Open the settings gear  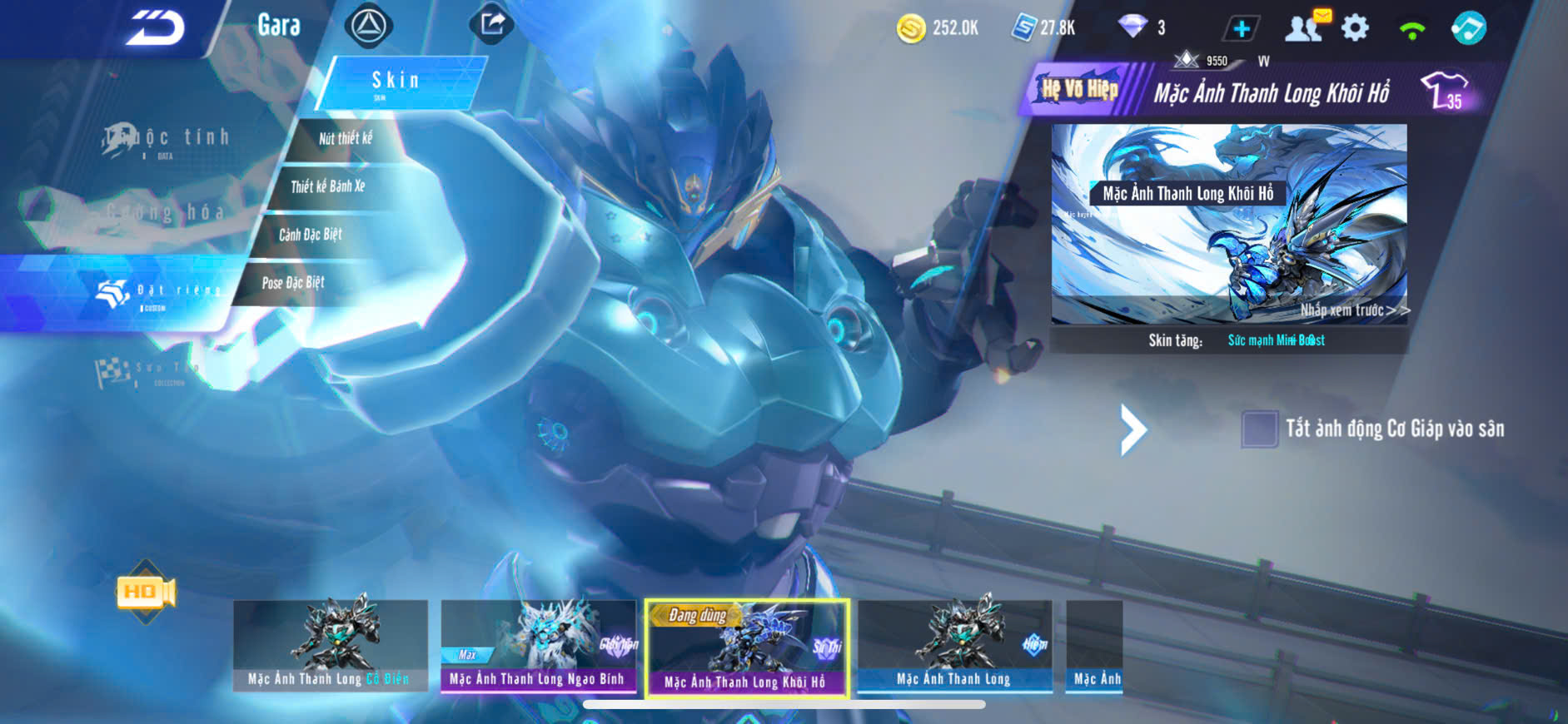point(1355,28)
